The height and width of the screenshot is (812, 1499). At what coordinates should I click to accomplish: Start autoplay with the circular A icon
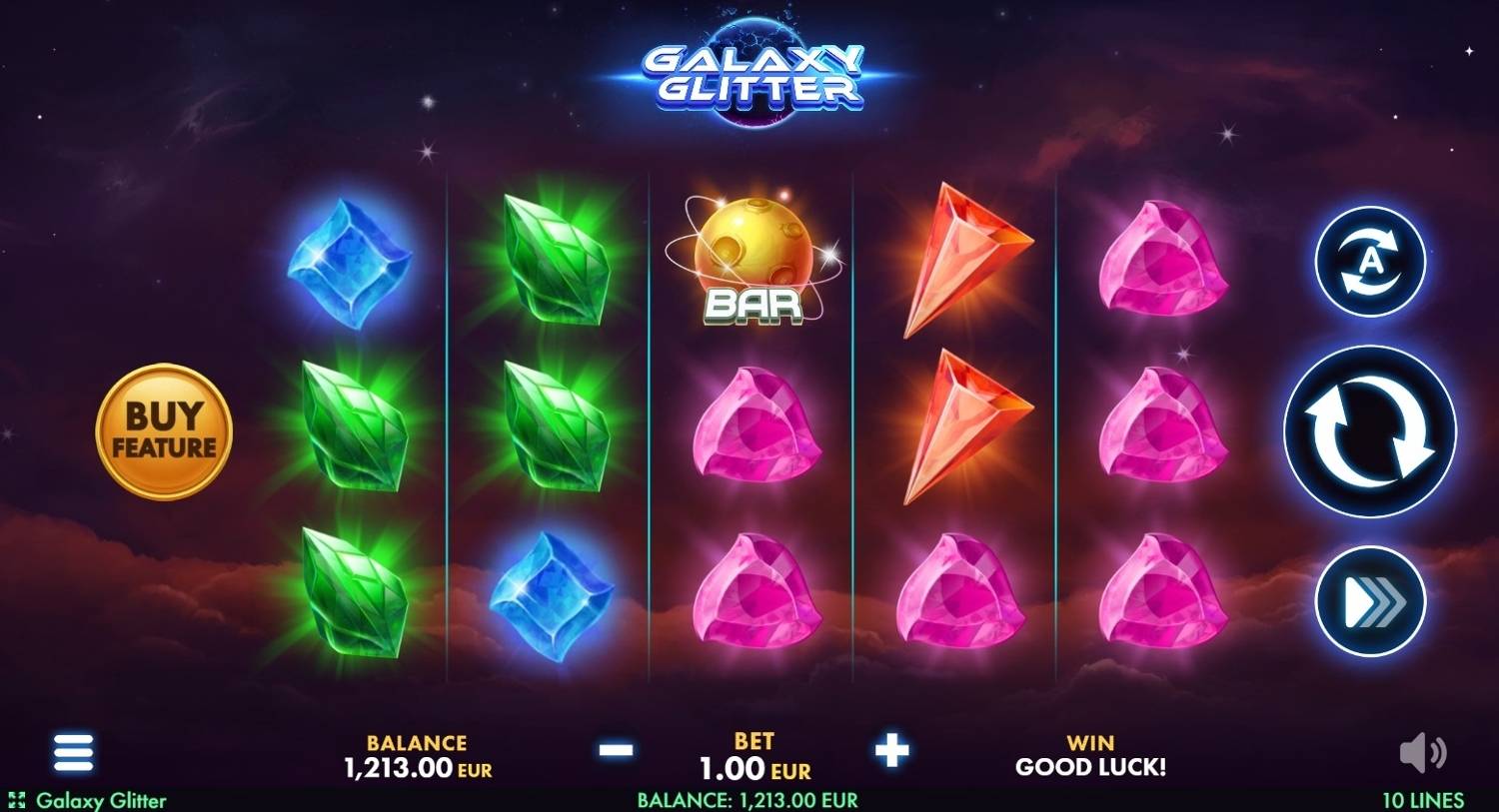1369,262
